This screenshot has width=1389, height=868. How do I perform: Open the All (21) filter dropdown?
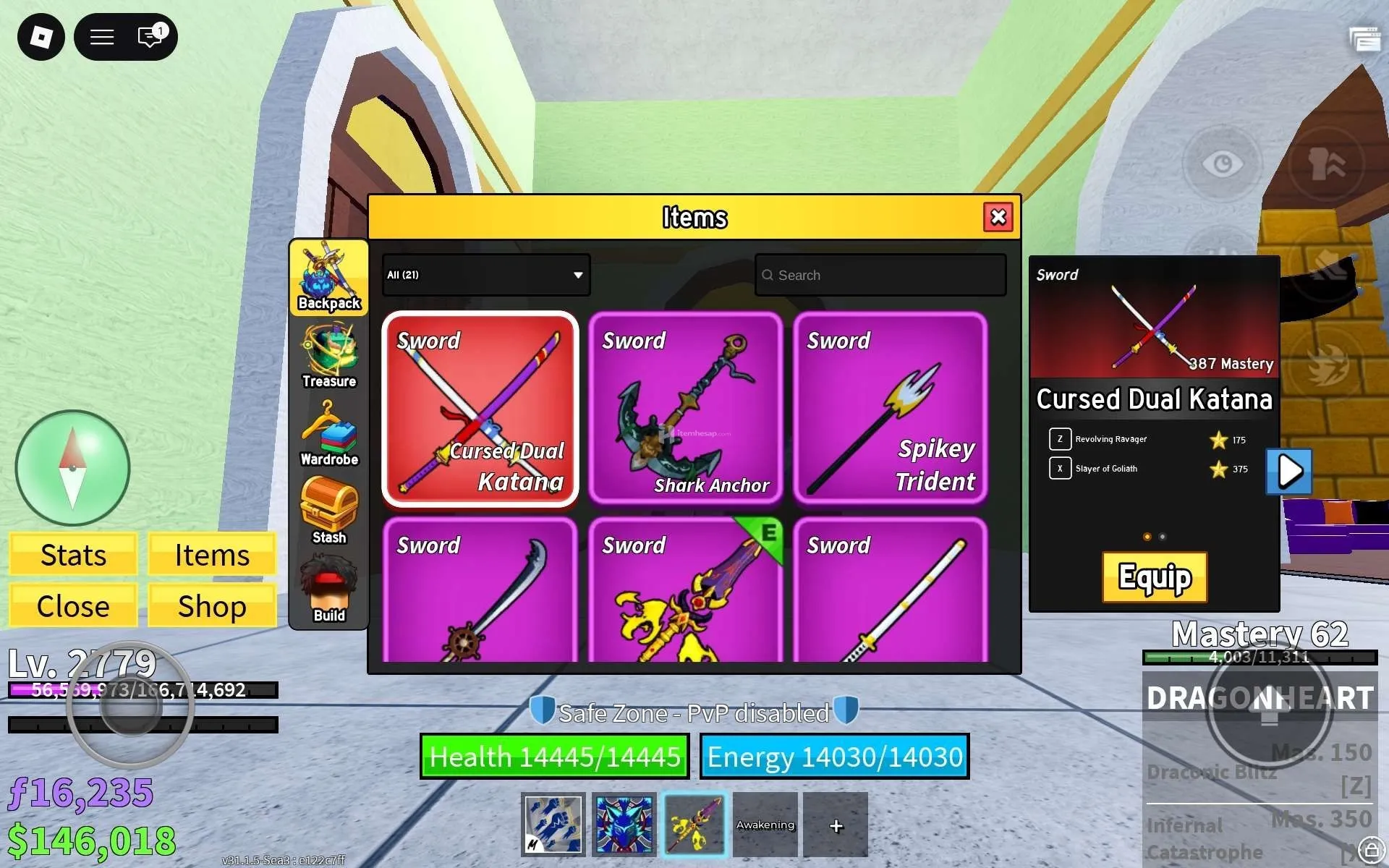[485, 275]
